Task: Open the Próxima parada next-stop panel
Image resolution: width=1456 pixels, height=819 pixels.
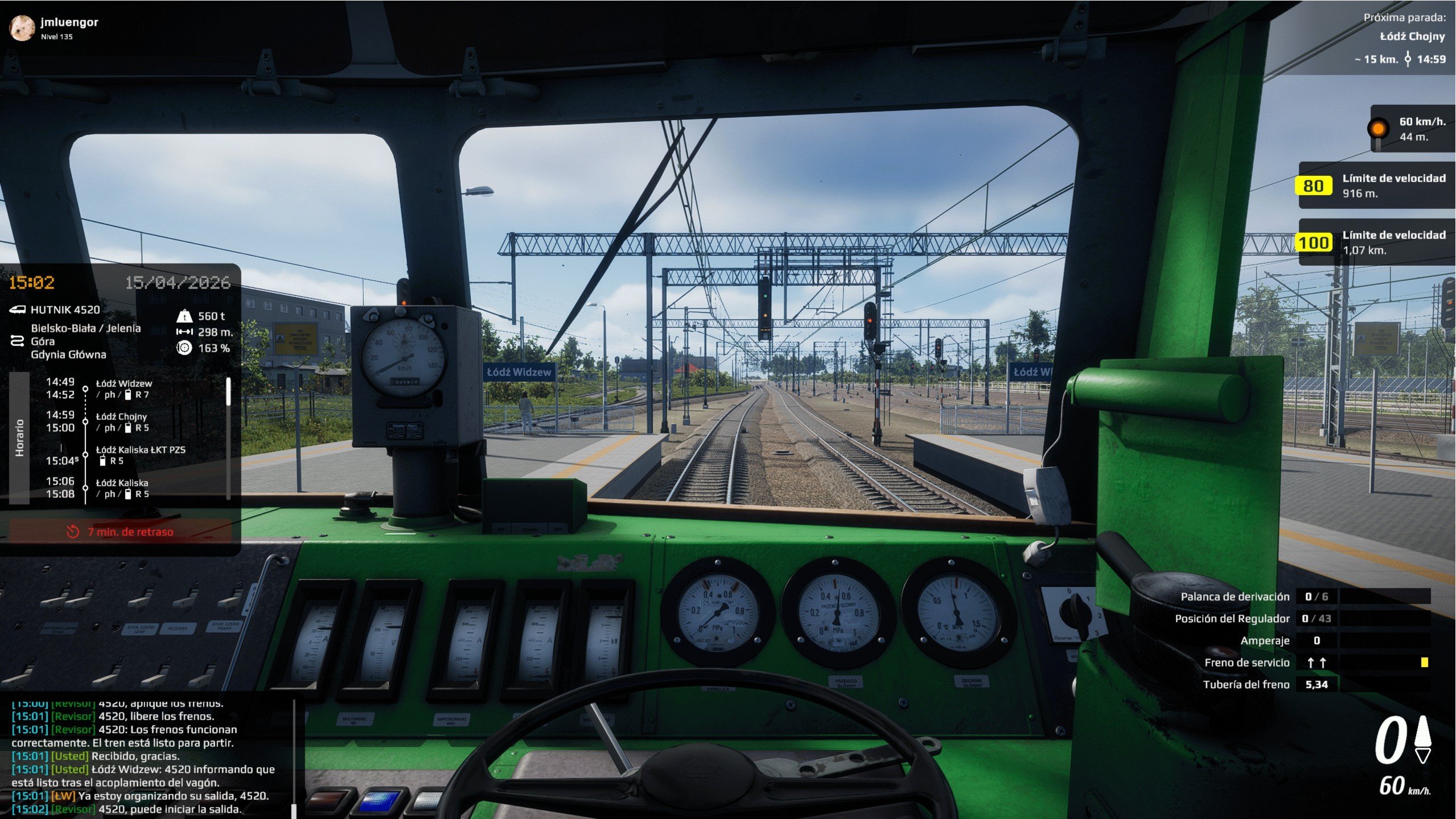Action: click(x=1404, y=38)
